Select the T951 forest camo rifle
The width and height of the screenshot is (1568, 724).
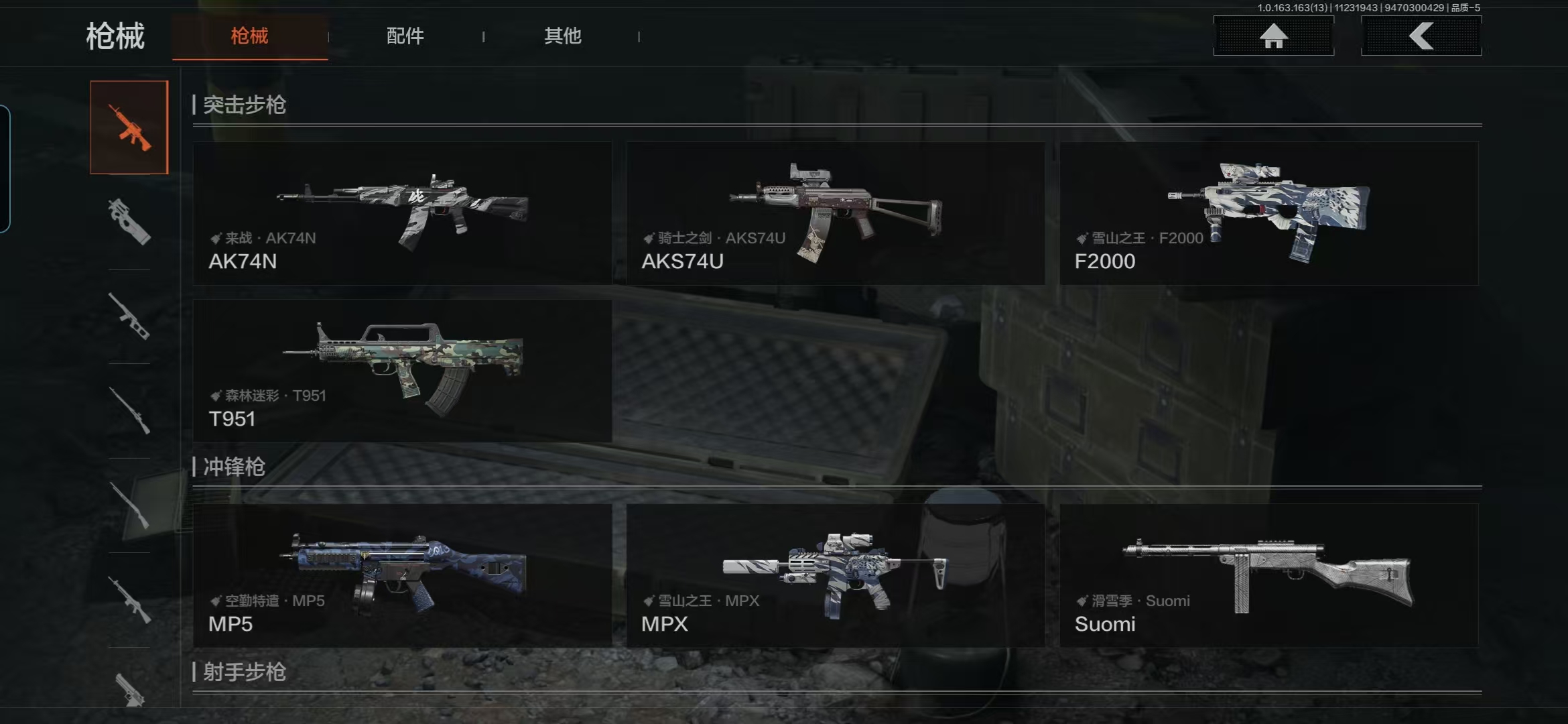pyautogui.click(x=402, y=371)
